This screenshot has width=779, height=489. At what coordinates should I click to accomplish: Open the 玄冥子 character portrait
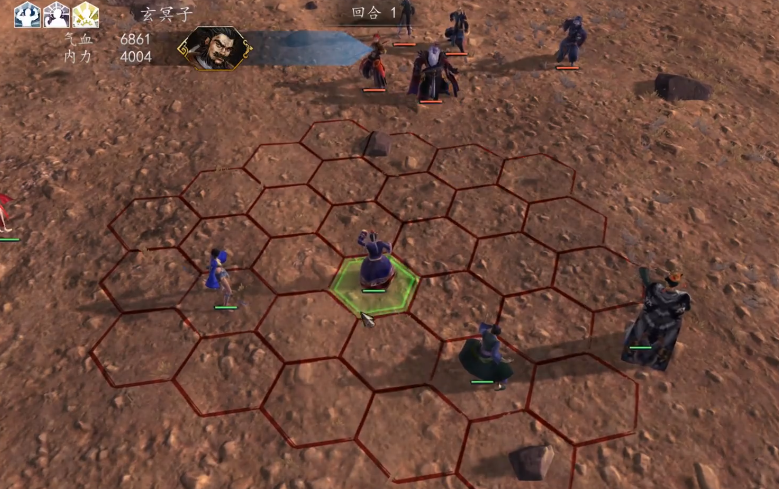point(213,48)
